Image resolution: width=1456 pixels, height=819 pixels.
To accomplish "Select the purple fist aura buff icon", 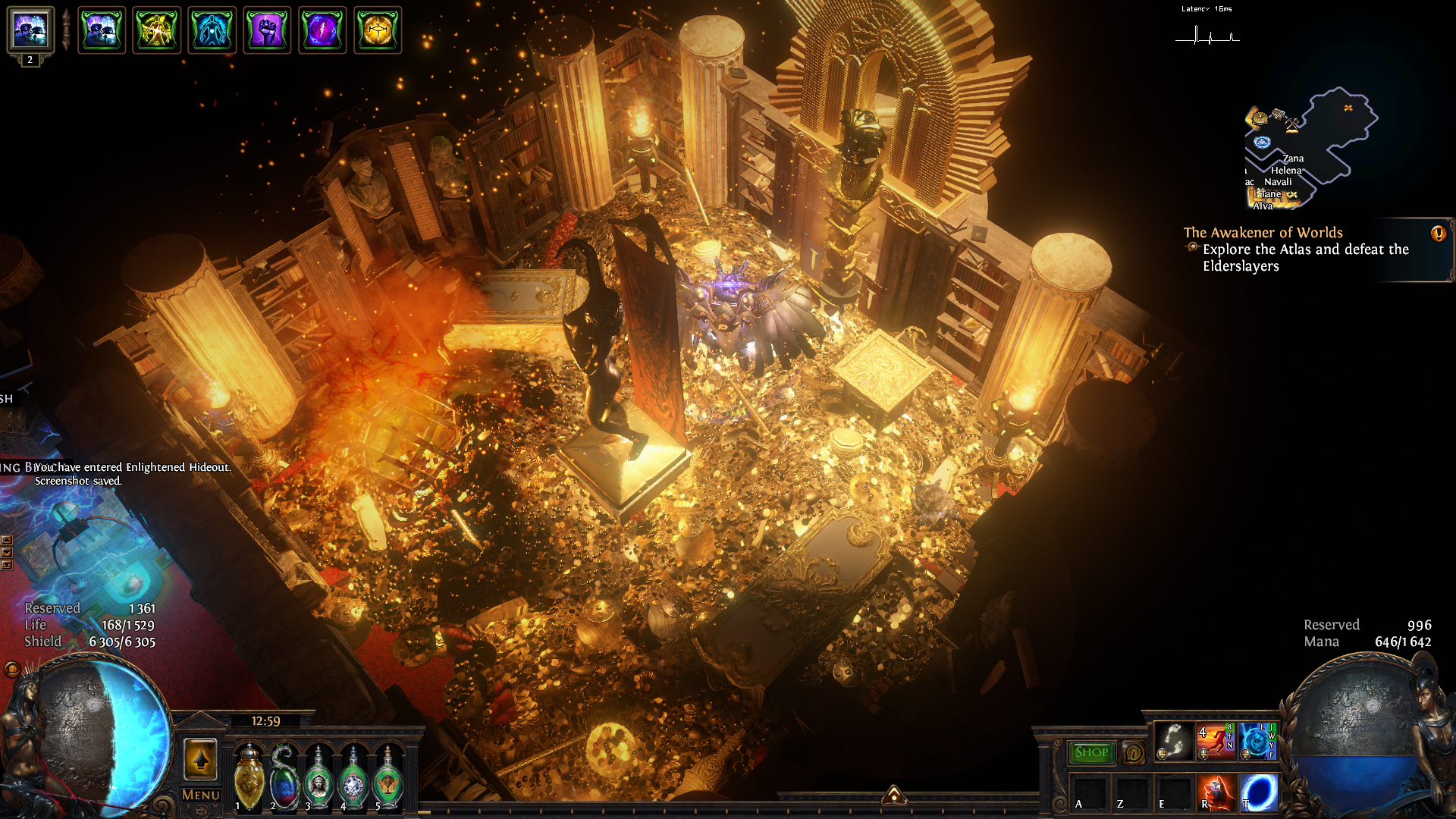I will click(267, 30).
